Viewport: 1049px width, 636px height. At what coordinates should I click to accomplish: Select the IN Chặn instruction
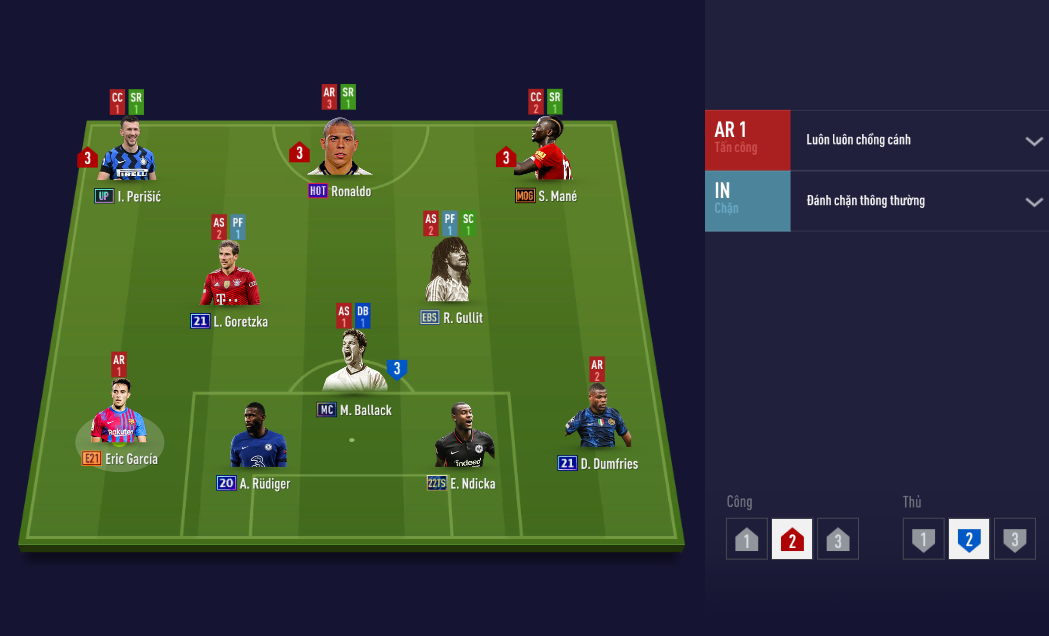click(747, 201)
